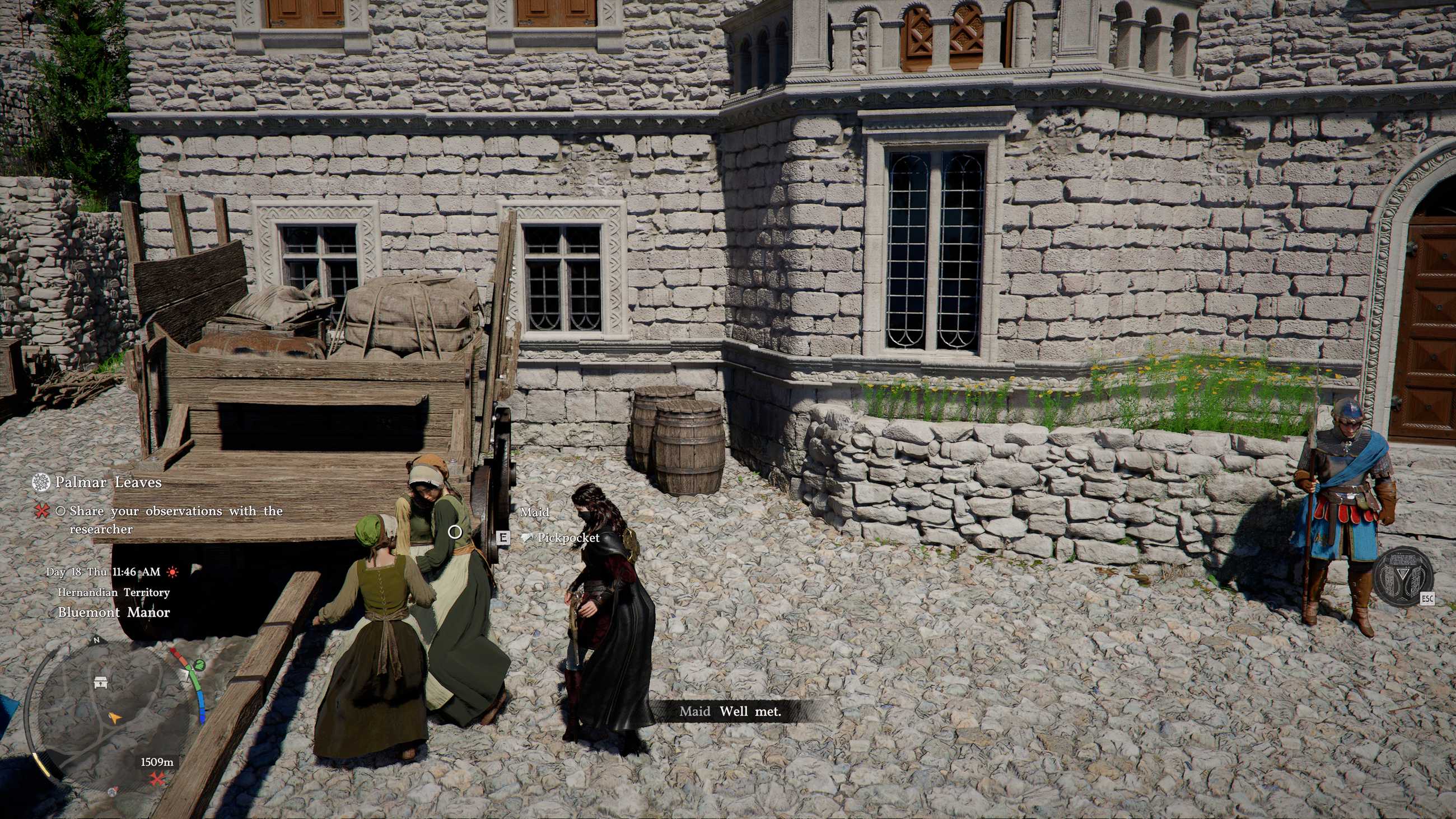Open the Palmar Leaves quest title

click(x=109, y=482)
